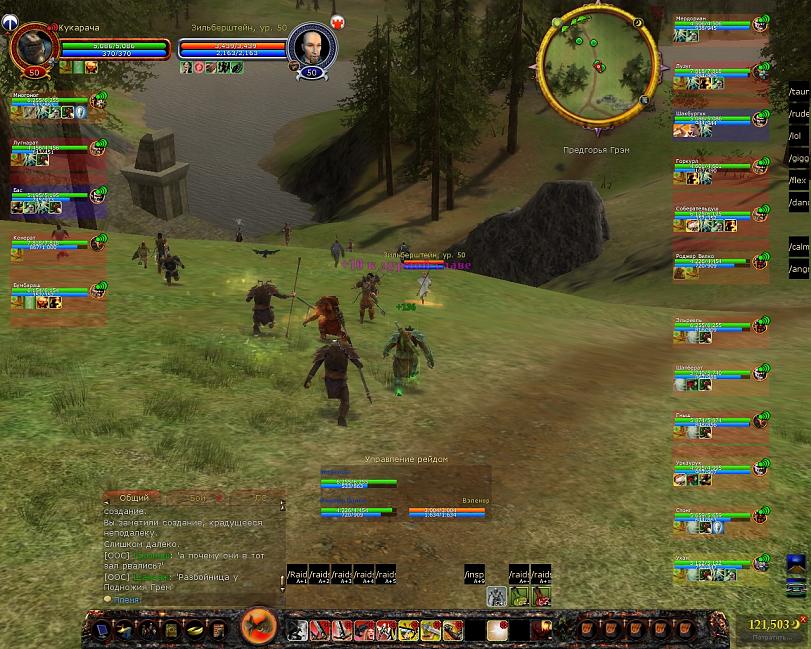This screenshot has height=649, width=811.
Task: Open the circular minimap
Action: click(x=597, y=68)
